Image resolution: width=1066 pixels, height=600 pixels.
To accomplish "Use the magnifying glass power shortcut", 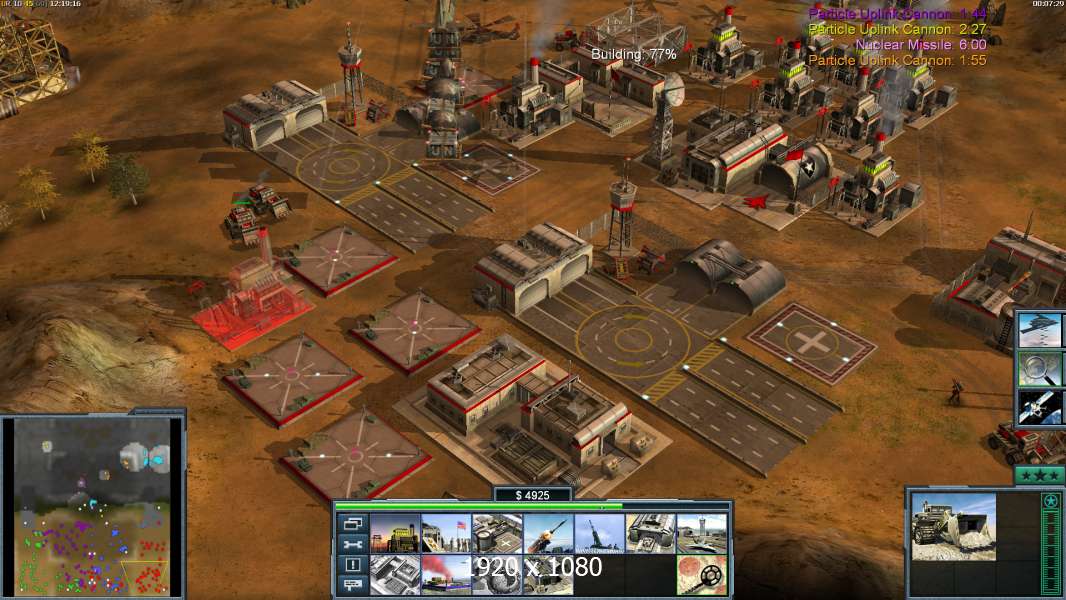I will (x=1040, y=369).
